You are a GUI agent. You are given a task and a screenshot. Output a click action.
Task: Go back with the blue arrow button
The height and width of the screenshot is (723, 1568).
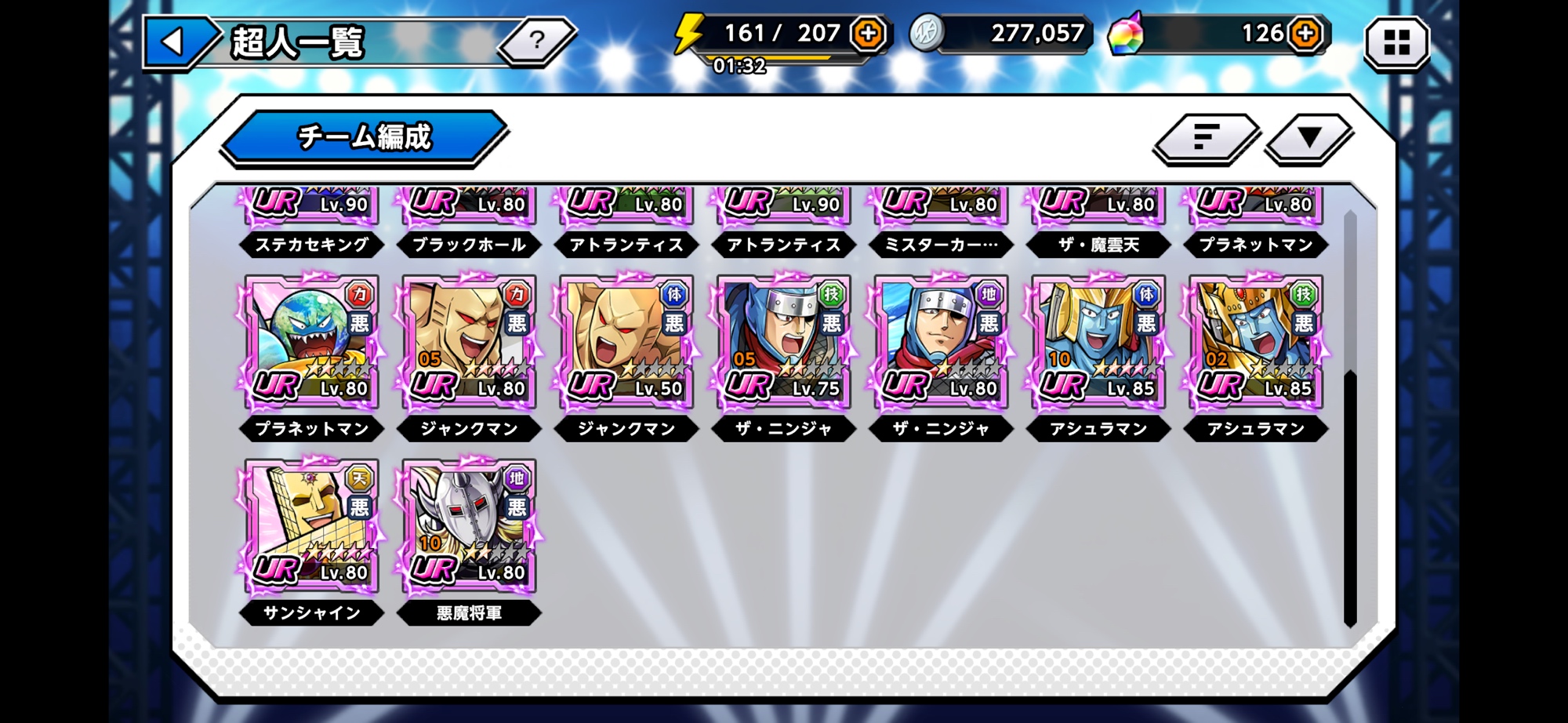174,42
